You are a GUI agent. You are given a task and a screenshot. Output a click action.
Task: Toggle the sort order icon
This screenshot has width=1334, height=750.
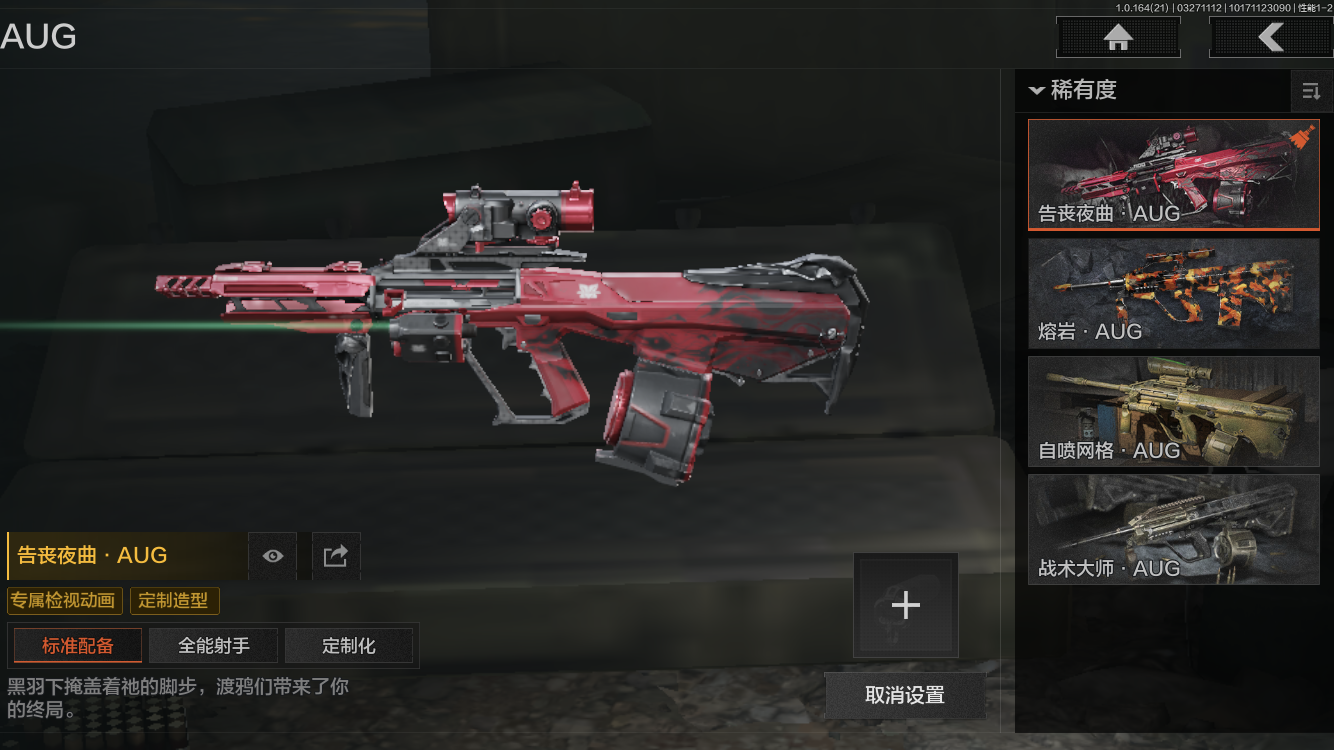point(1311,92)
